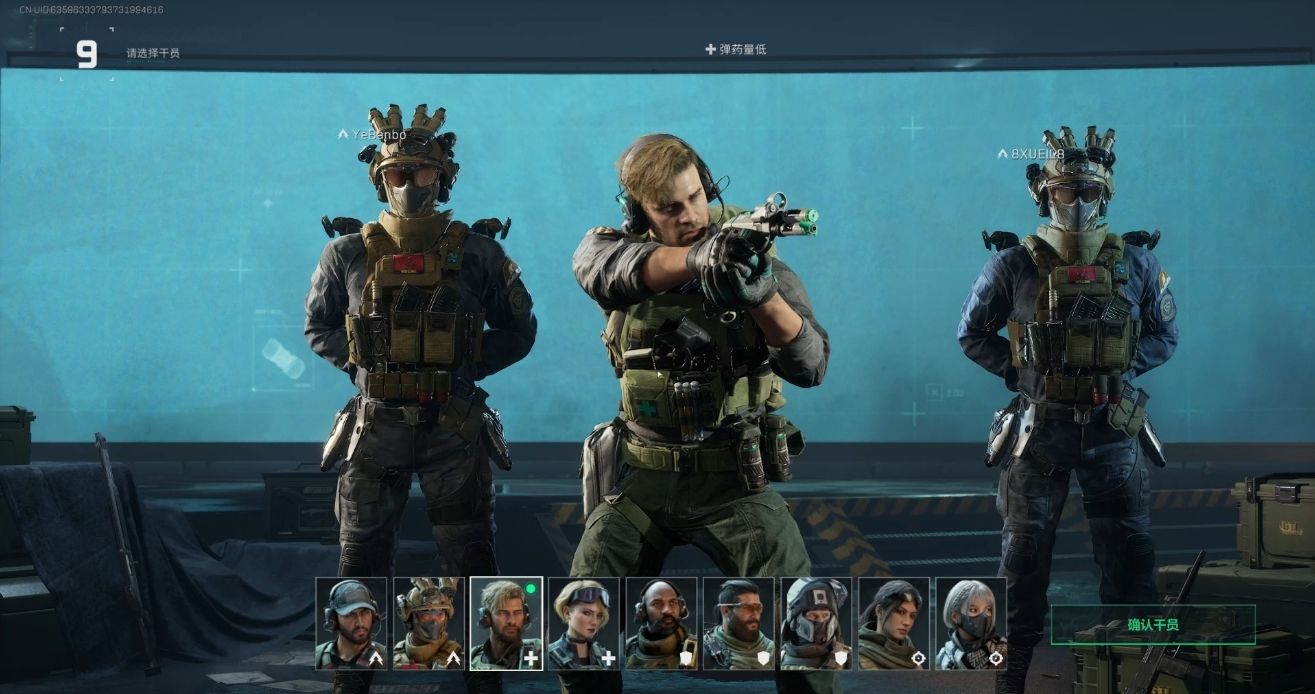The width and height of the screenshot is (1315, 694).
Task: Choose the operator with quad night-vision helmet
Action: [x=429, y=623]
